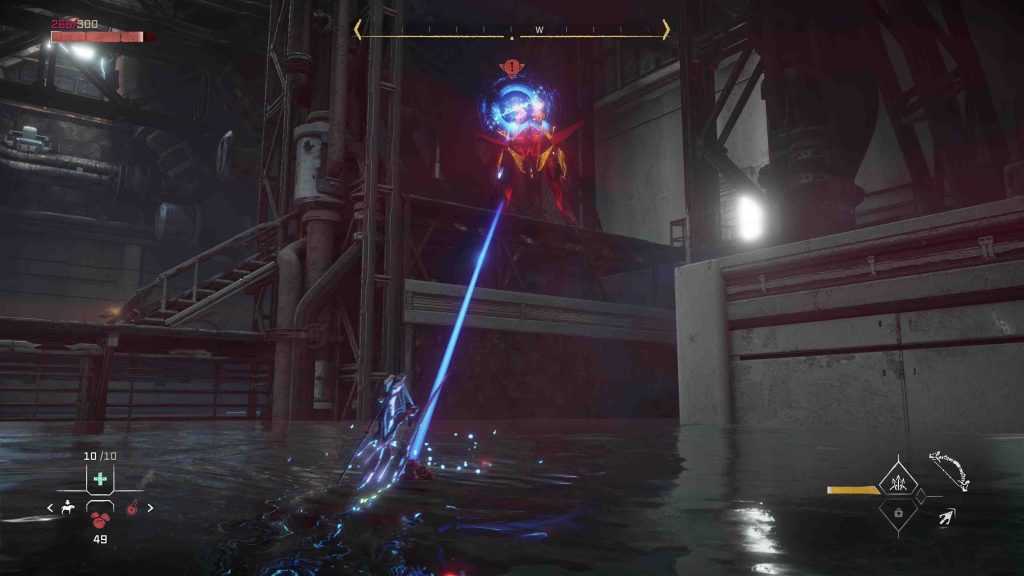1024x576 pixels.
Task: Cycle tools with the left arrow
Action: coord(51,509)
